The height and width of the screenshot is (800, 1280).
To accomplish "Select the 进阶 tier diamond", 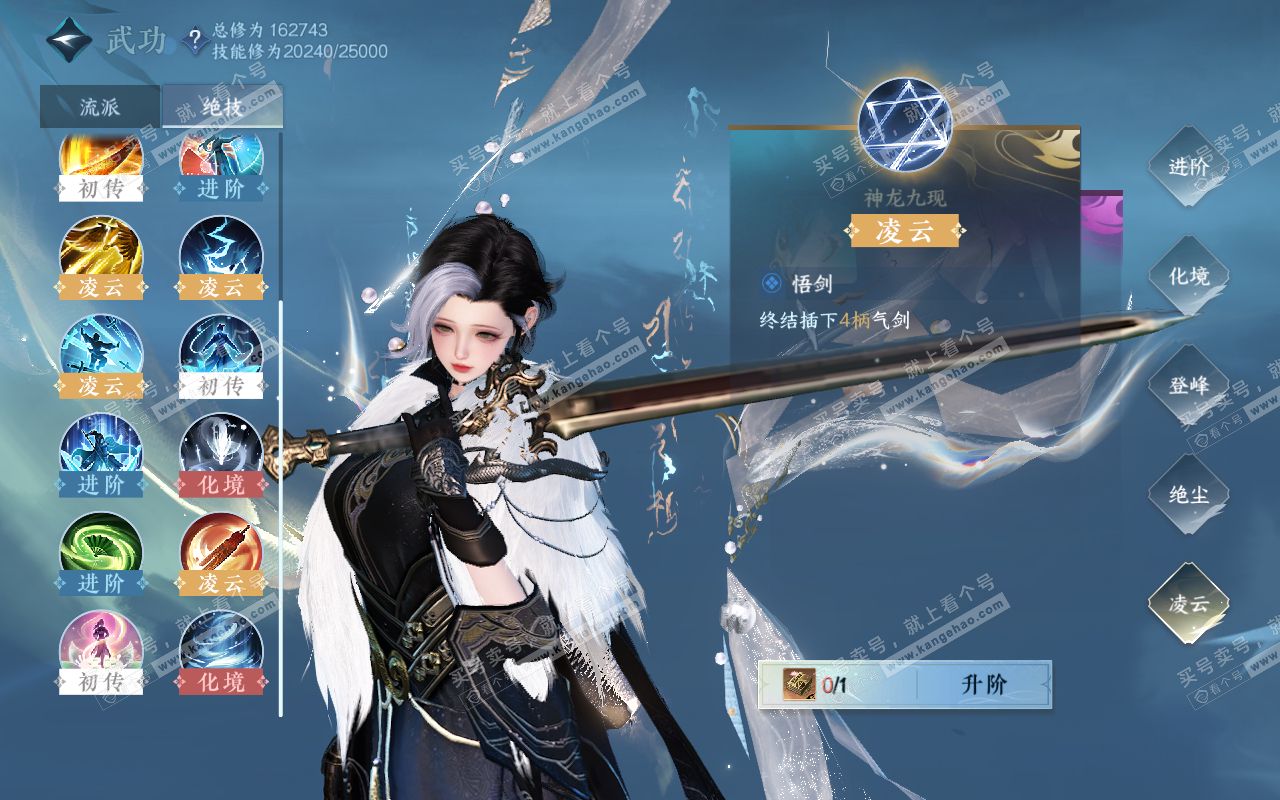I will pyautogui.click(x=1188, y=167).
